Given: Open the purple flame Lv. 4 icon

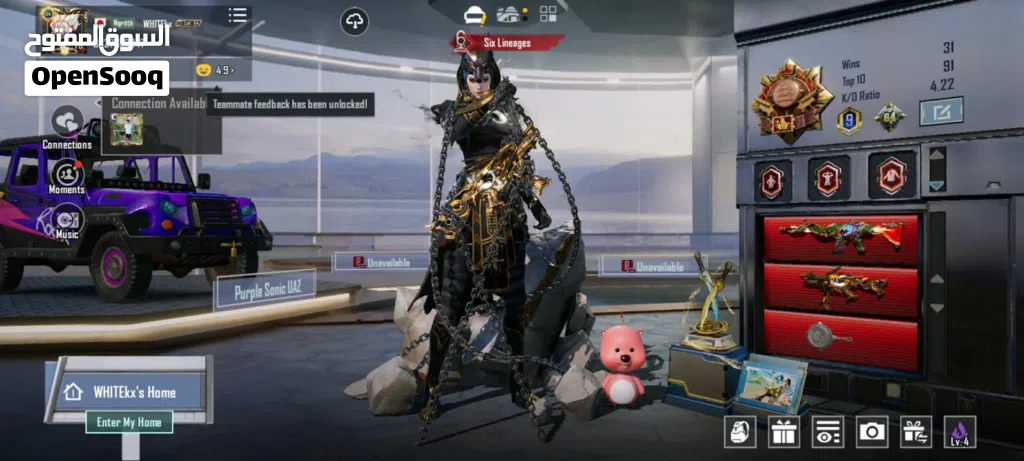Looking at the screenshot, I should pyautogui.click(x=960, y=431).
